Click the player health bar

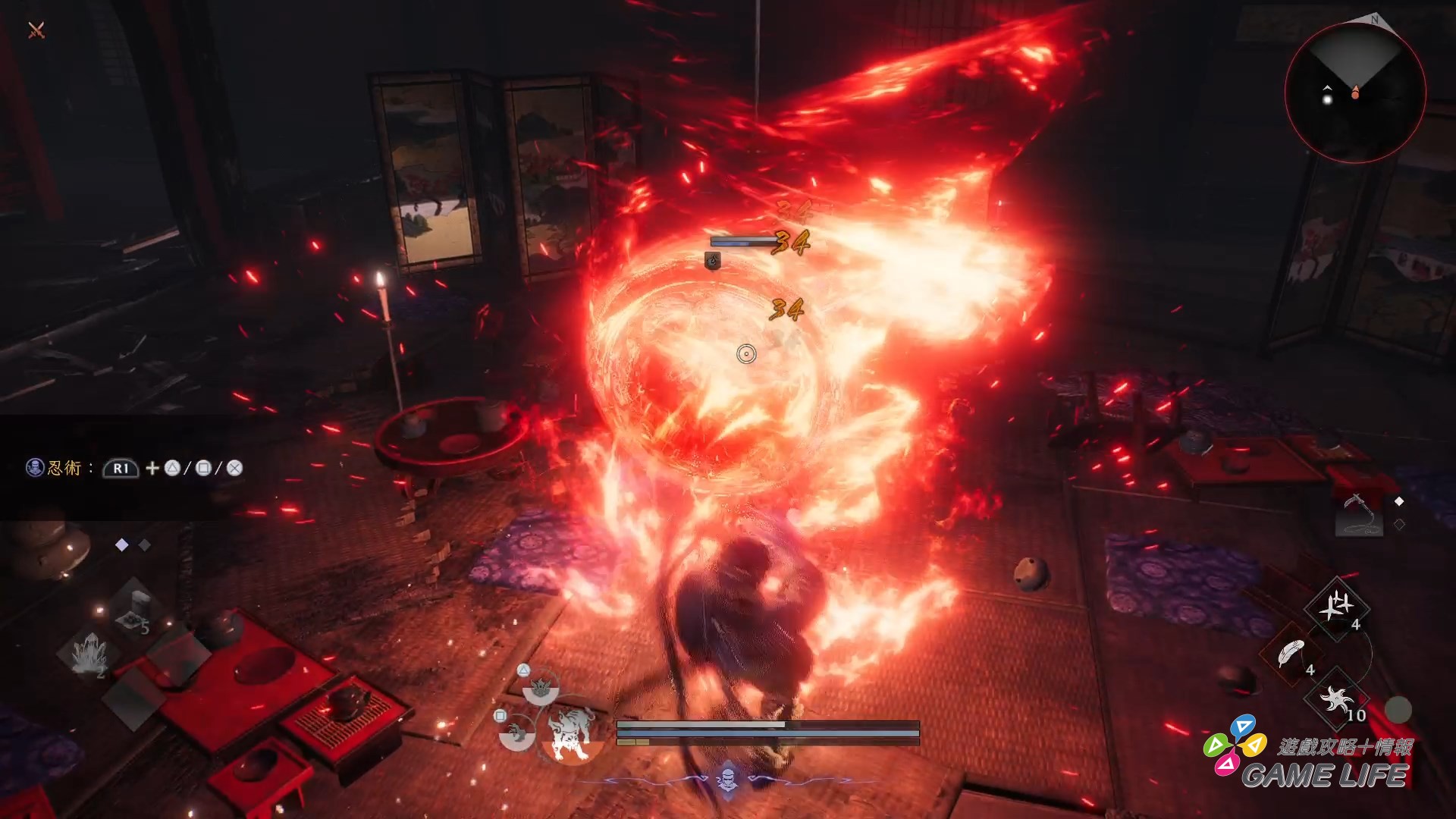coord(700,725)
